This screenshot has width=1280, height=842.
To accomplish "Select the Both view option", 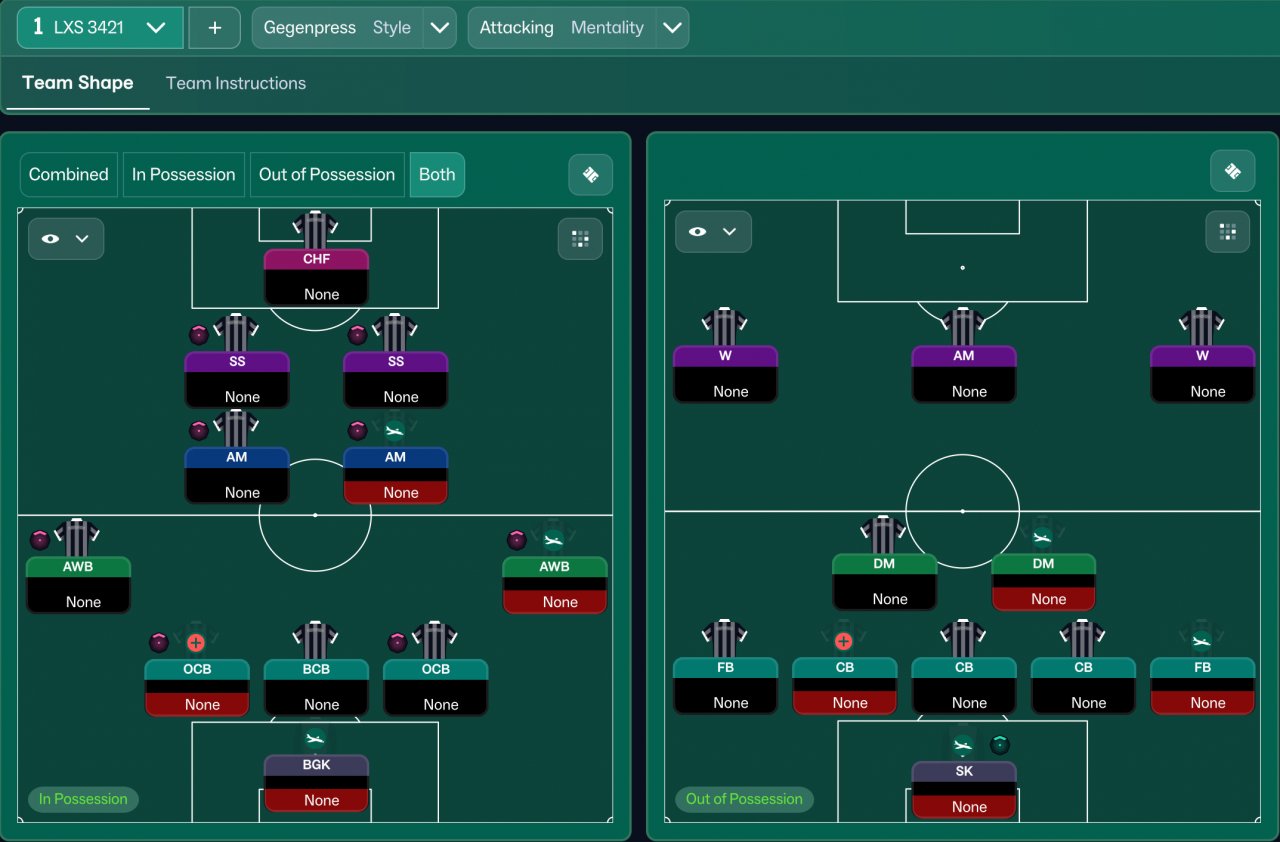I will tap(437, 174).
